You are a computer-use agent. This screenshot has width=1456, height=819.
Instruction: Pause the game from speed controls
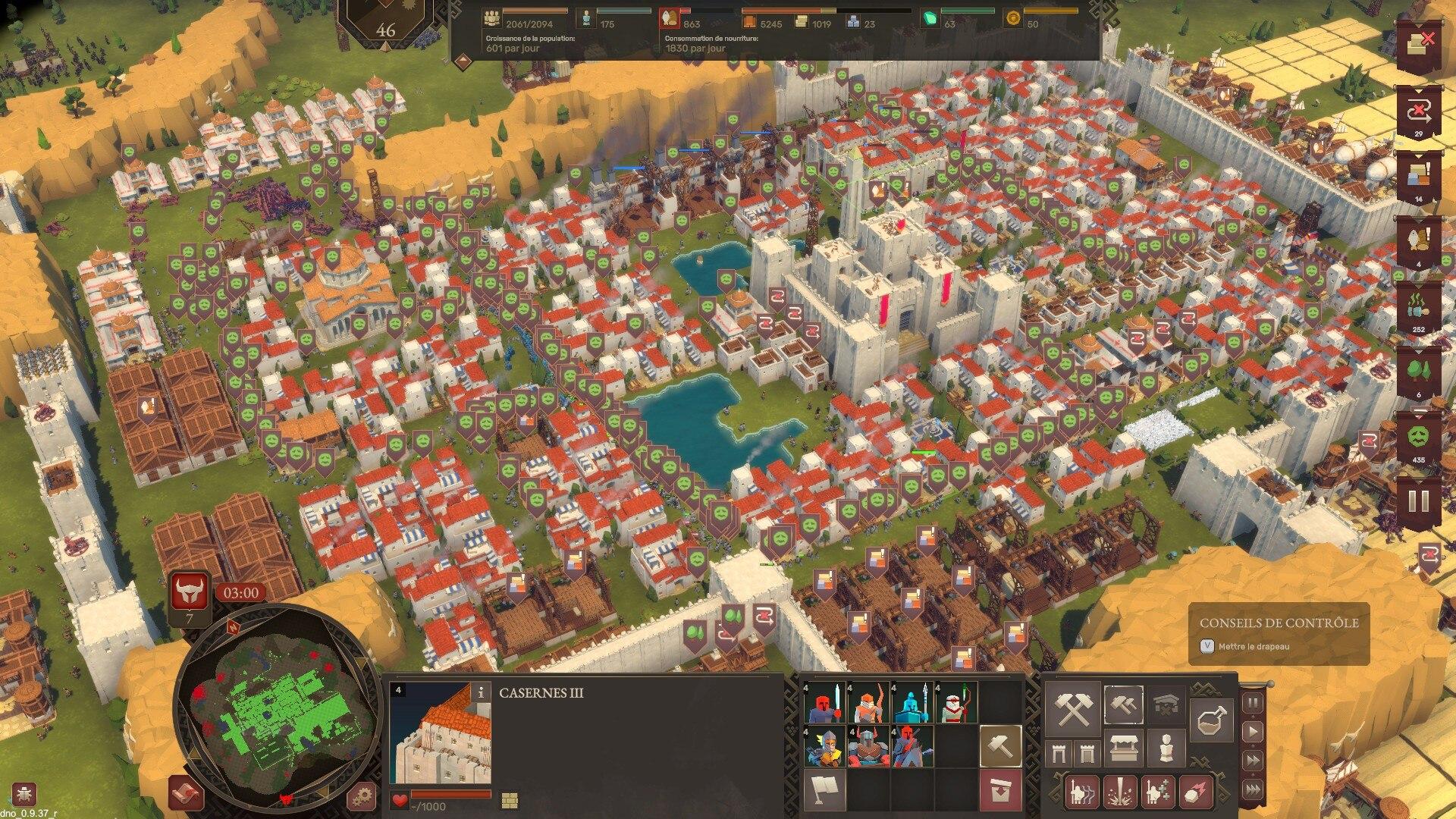point(1253,703)
